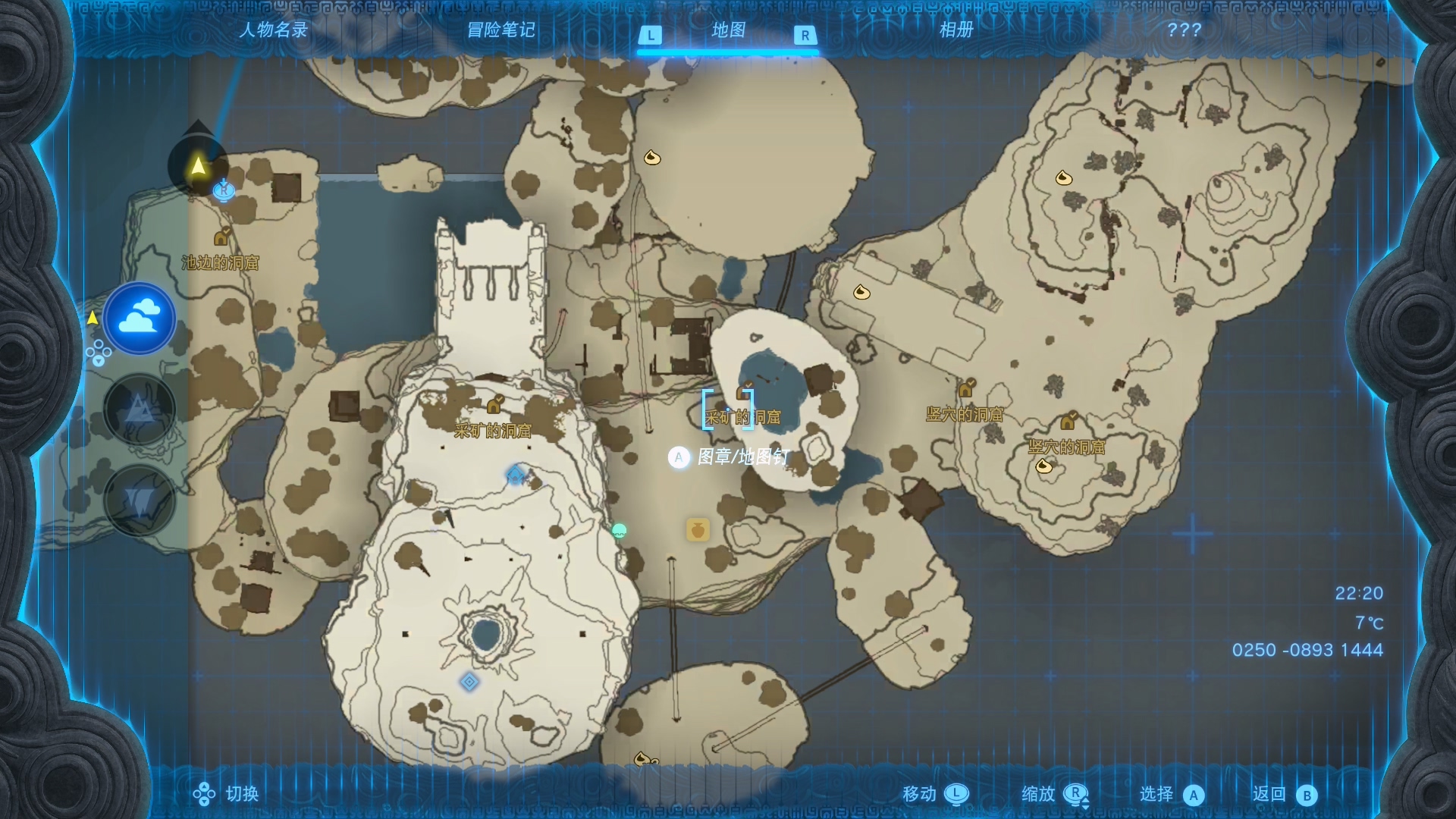Switch to the sky layer with the cloud button
Screen dimensions: 1456x819
pyautogui.click(x=139, y=319)
